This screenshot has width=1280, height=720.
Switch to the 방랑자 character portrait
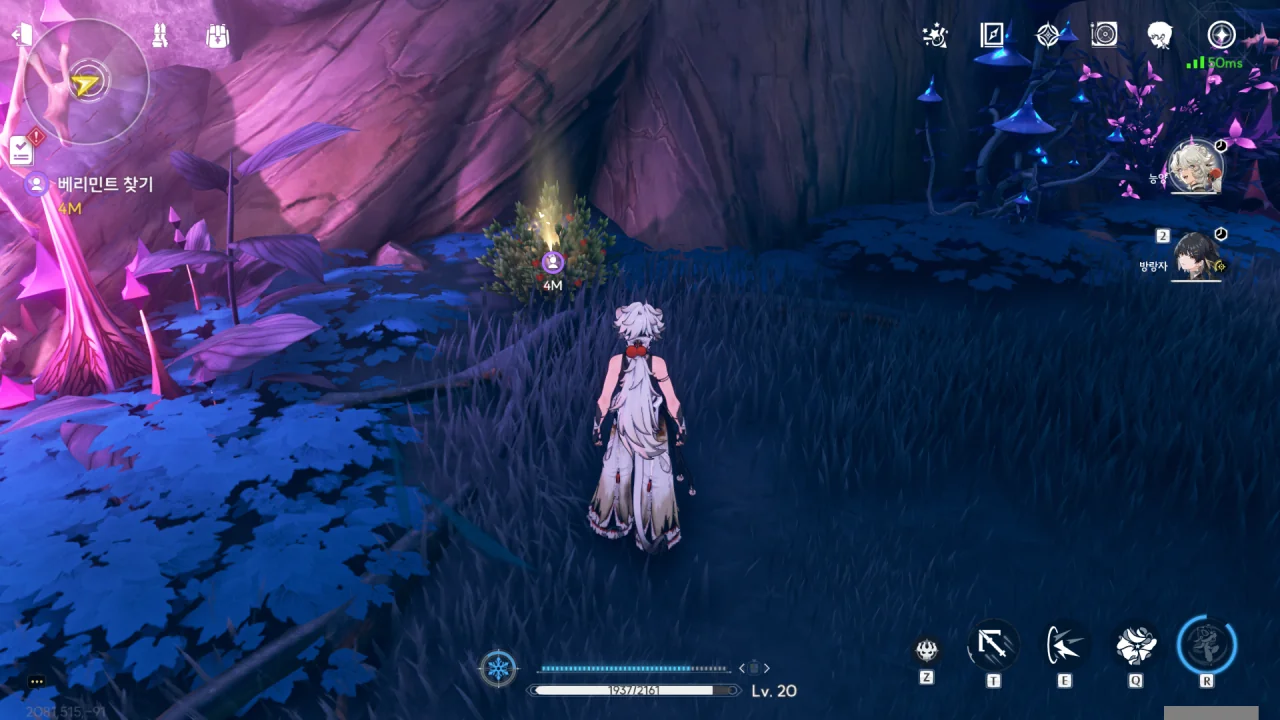pyautogui.click(x=1196, y=257)
